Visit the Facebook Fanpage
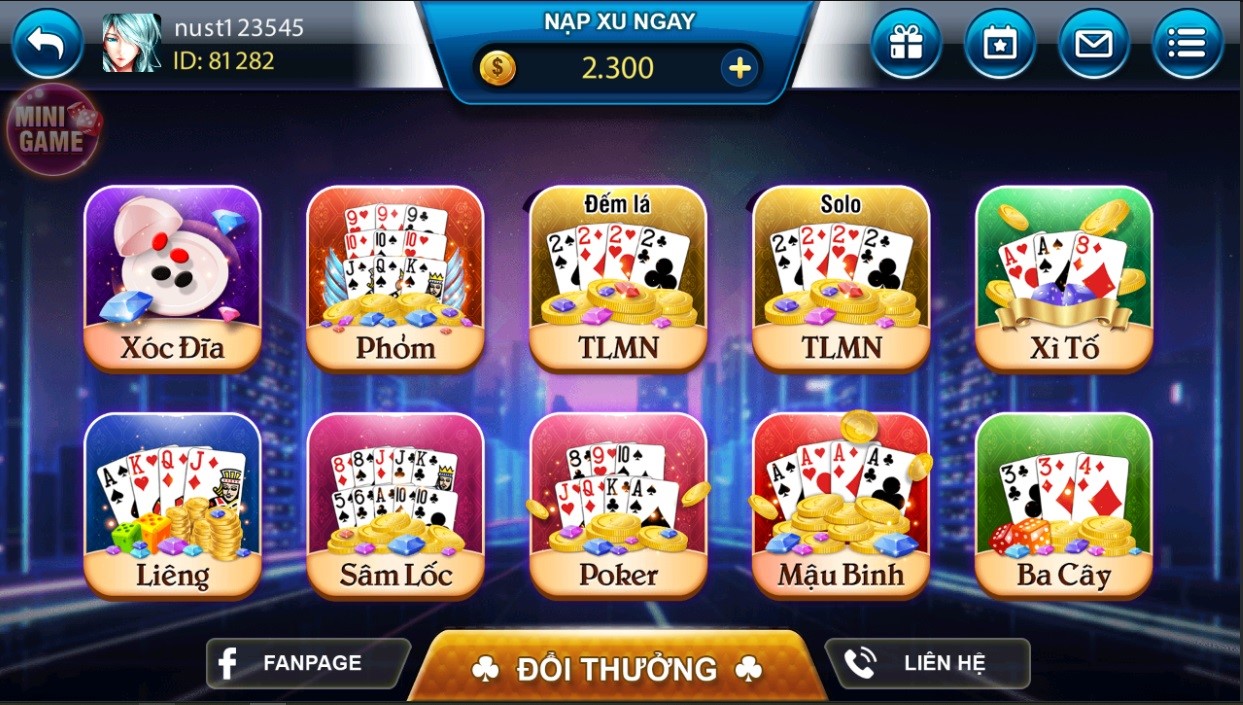This screenshot has width=1243, height=705. pos(308,663)
